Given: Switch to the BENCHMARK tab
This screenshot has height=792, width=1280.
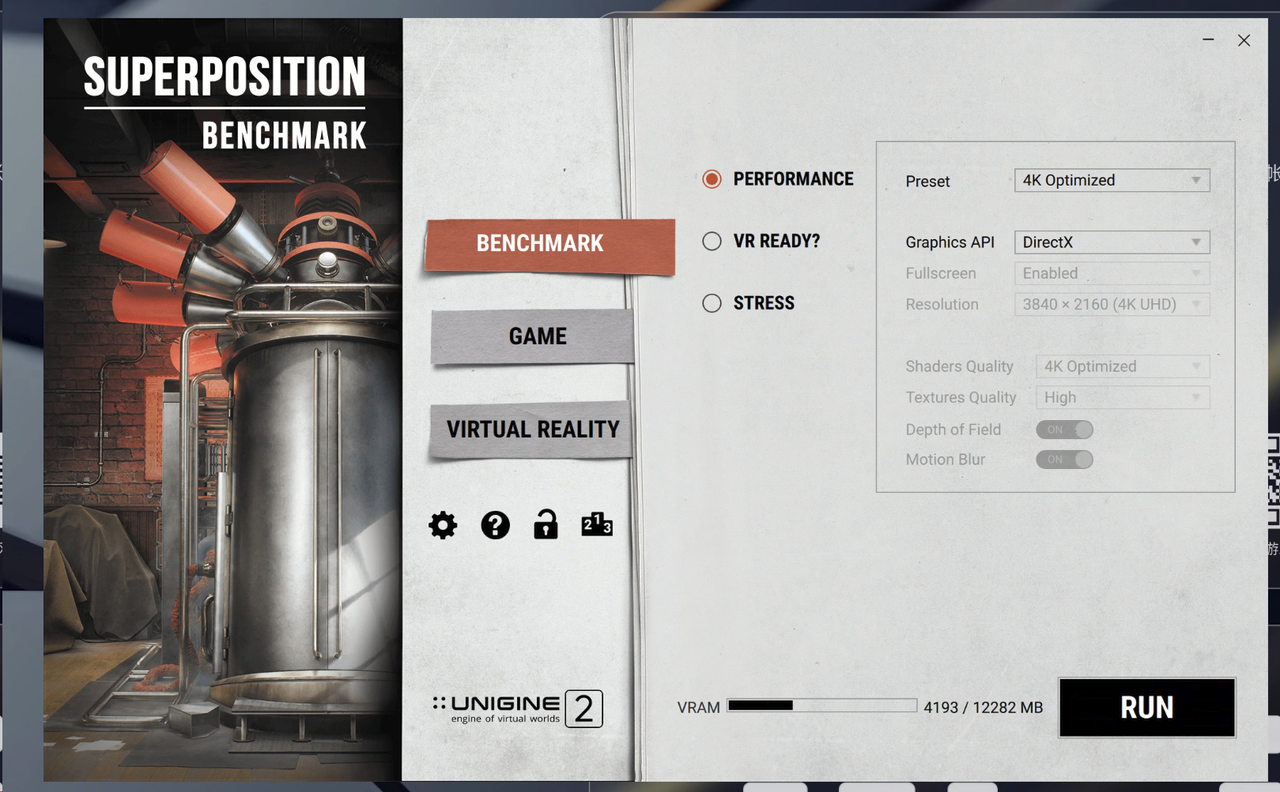Looking at the screenshot, I should (540, 244).
